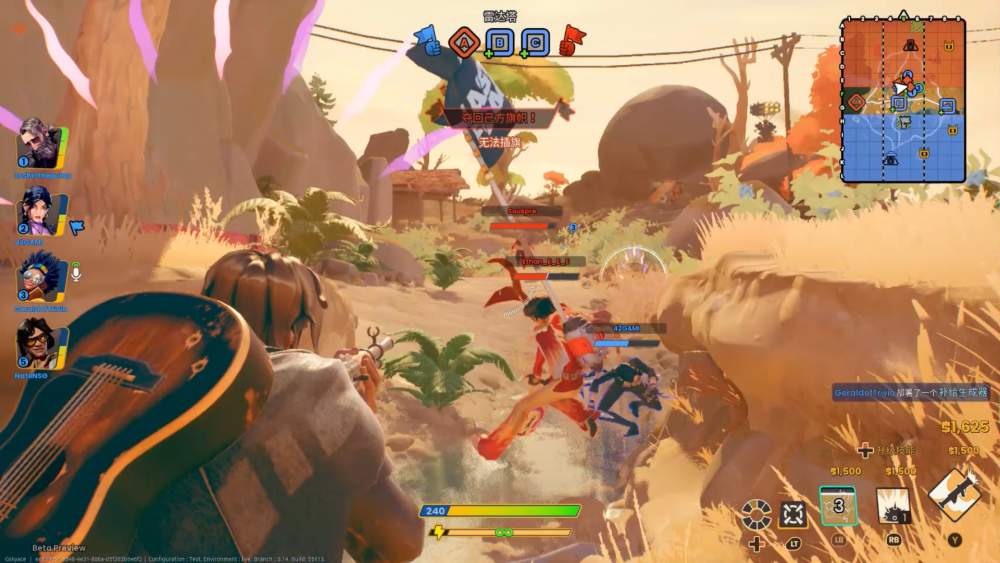Select control point A indicator

pyautogui.click(x=462, y=41)
